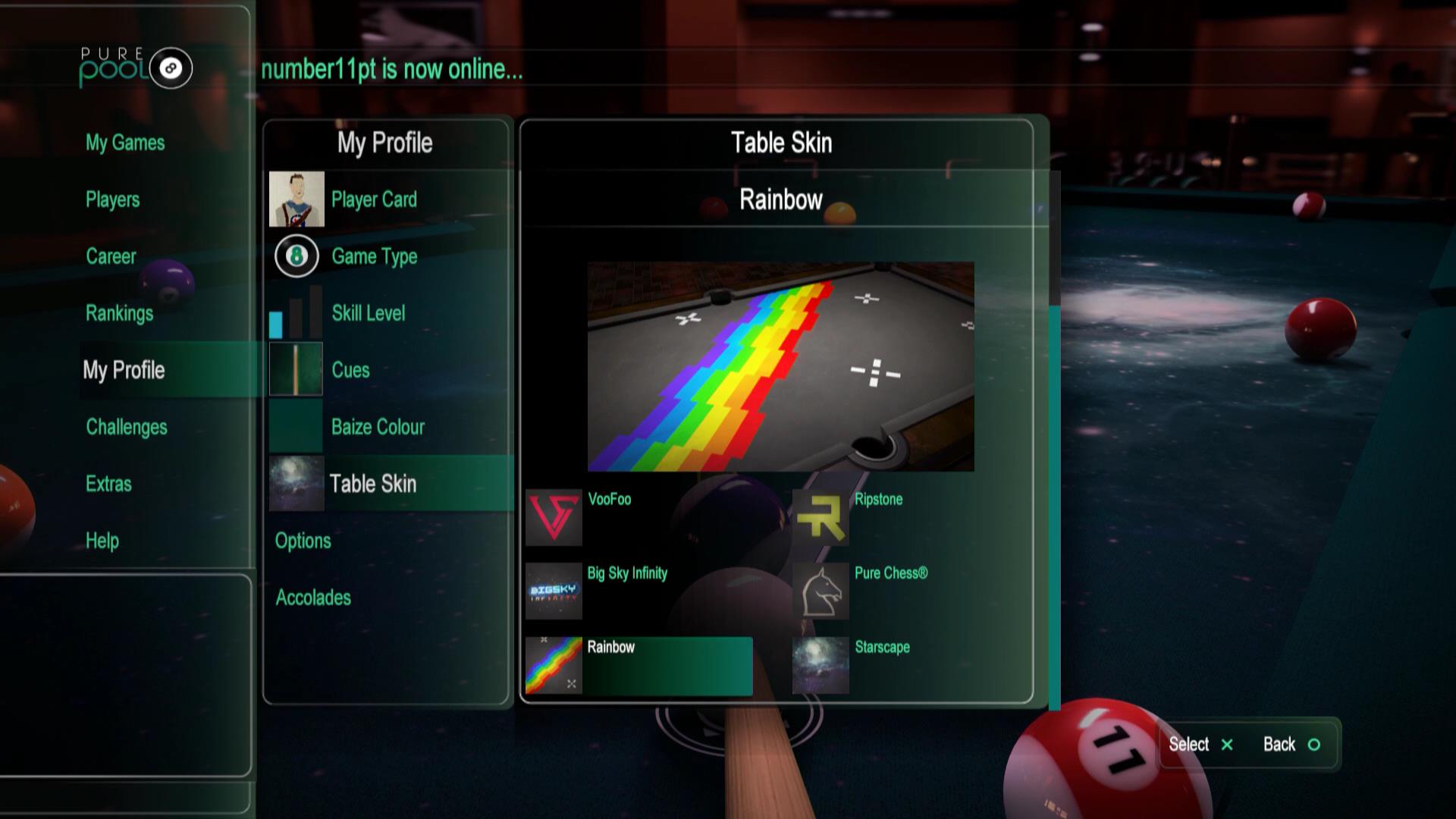This screenshot has height=819, width=1456.
Task: Choose the Game Type option
Action: coord(374,256)
